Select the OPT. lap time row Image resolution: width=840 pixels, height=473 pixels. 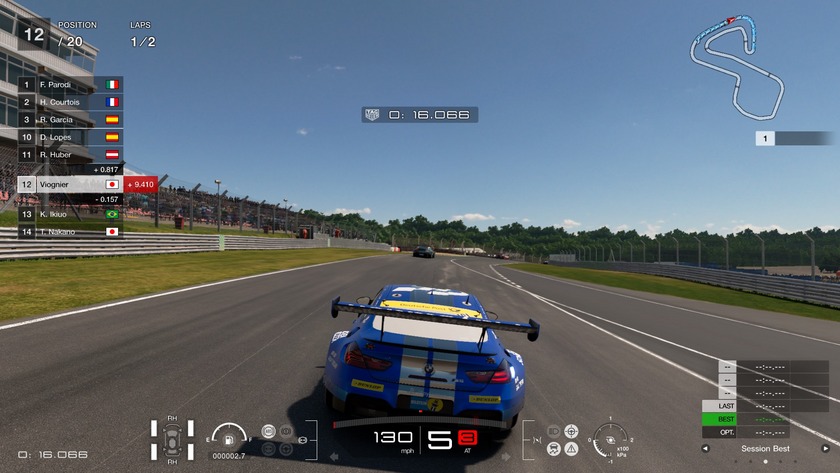click(765, 432)
